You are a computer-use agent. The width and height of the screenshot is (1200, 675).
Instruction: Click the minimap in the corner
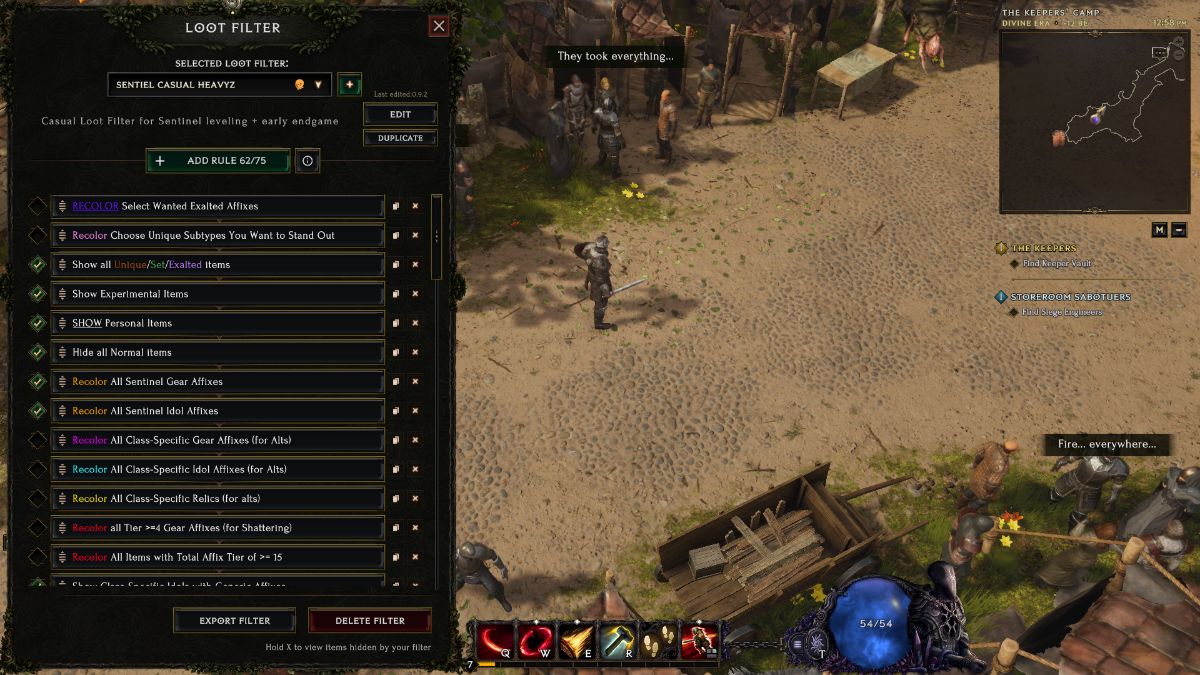[x=1094, y=121]
